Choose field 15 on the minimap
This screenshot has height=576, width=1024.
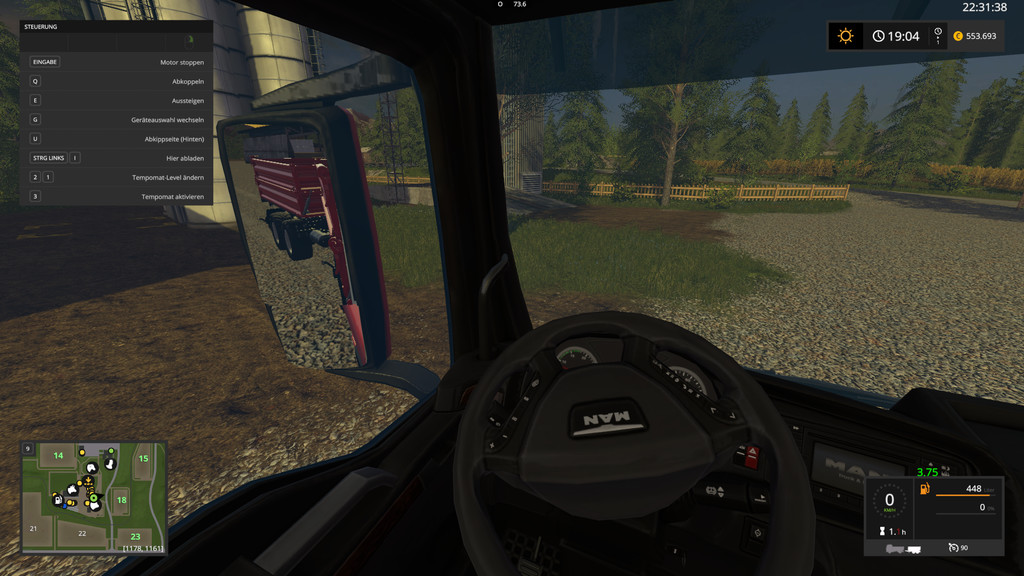click(144, 459)
